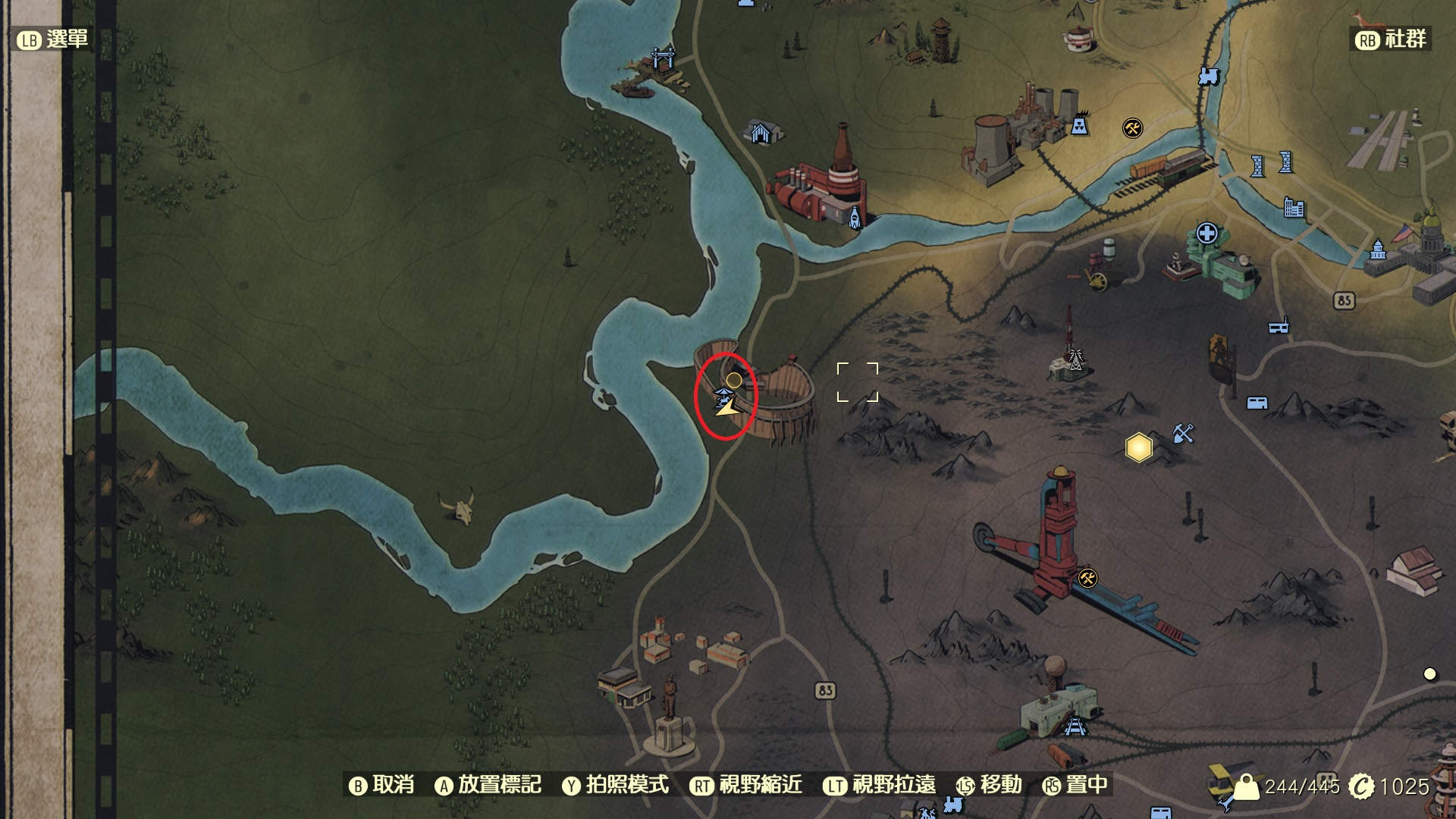Click the Capitol building map icon

(x=1378, y=250)
